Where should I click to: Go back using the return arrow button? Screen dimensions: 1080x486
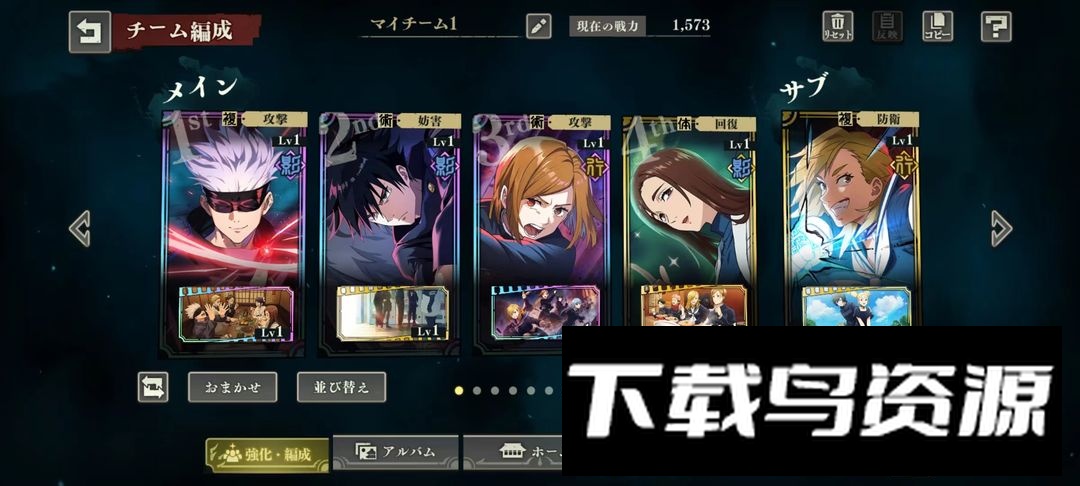tap(89, 31)
